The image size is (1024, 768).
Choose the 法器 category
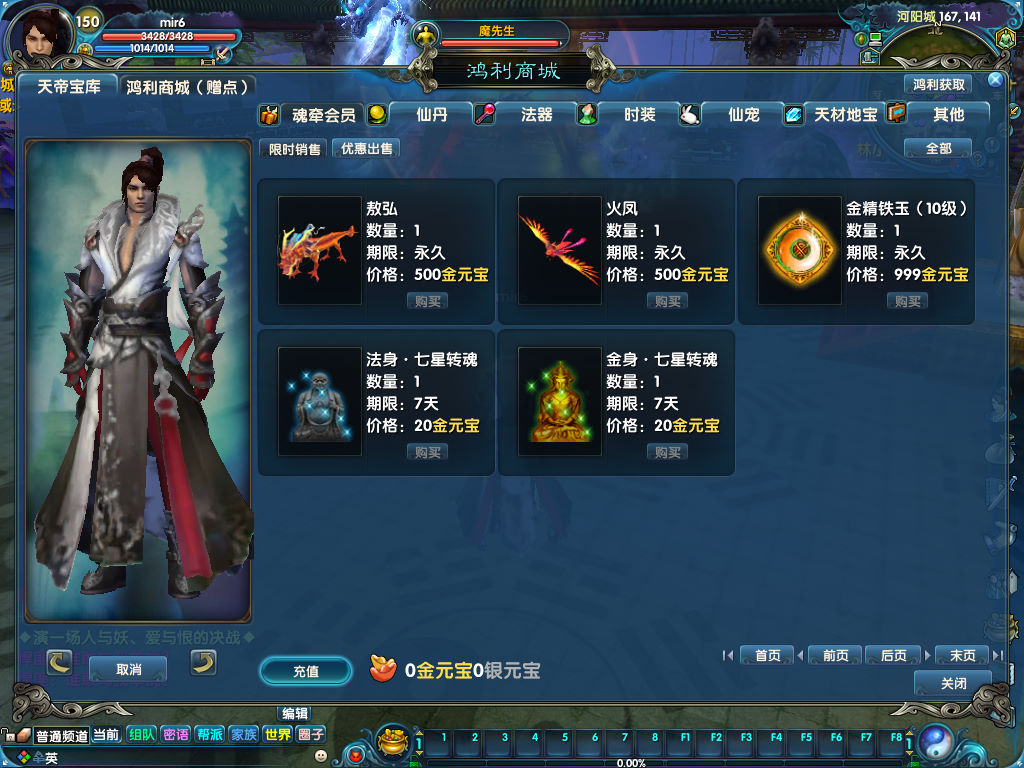point(536,115)
